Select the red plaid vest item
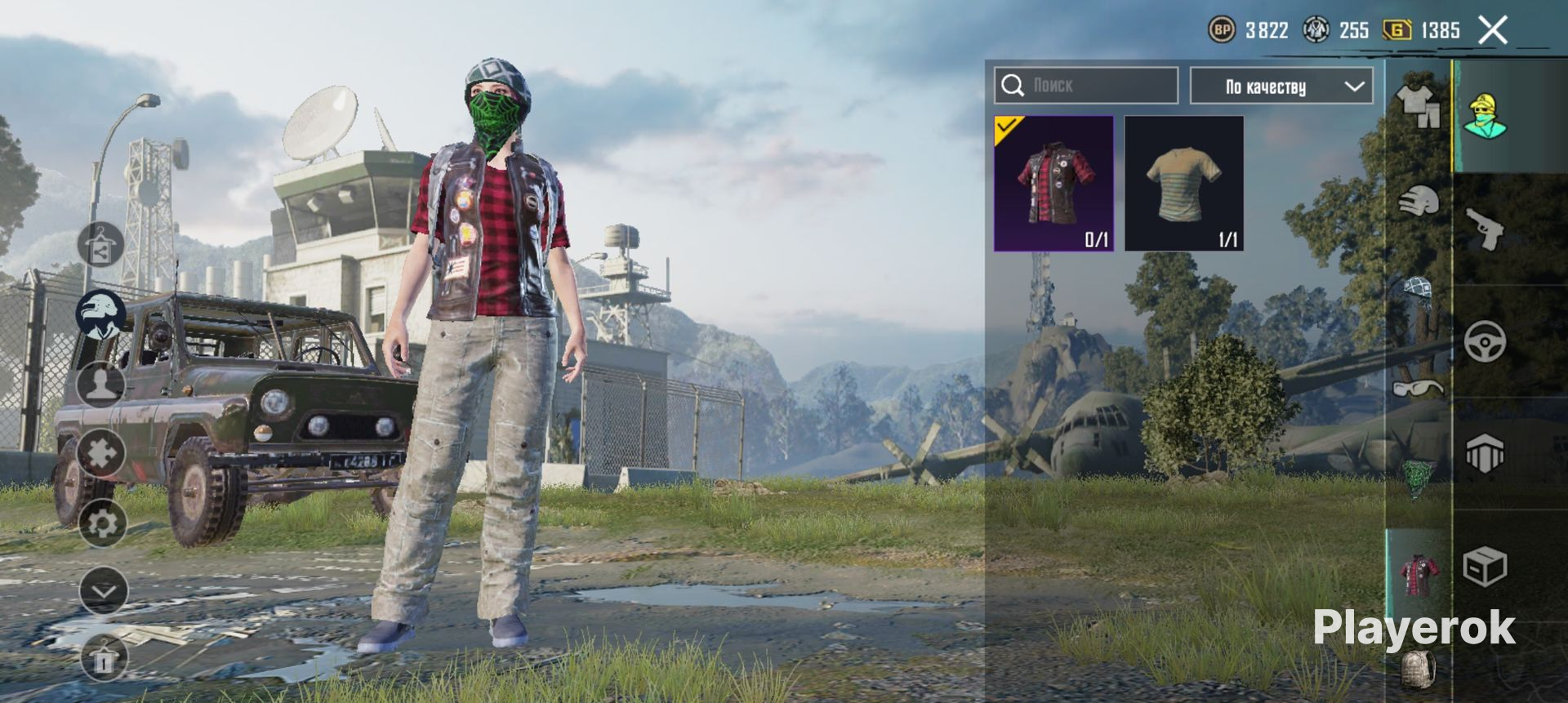The image size is (1568, 703). (x=1053, y=183)
